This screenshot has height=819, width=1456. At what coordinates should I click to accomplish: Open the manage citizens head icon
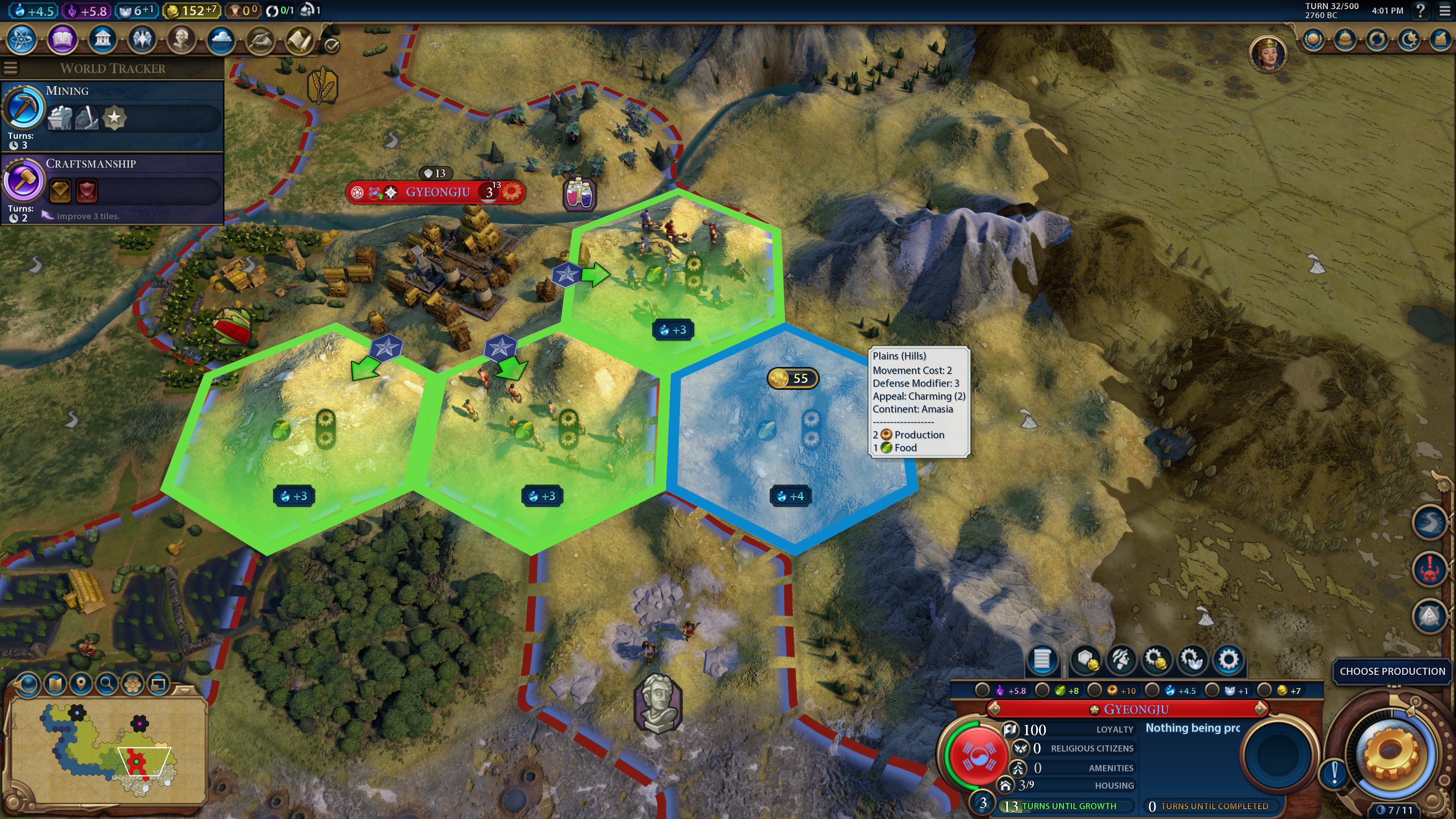(1121, 659)
